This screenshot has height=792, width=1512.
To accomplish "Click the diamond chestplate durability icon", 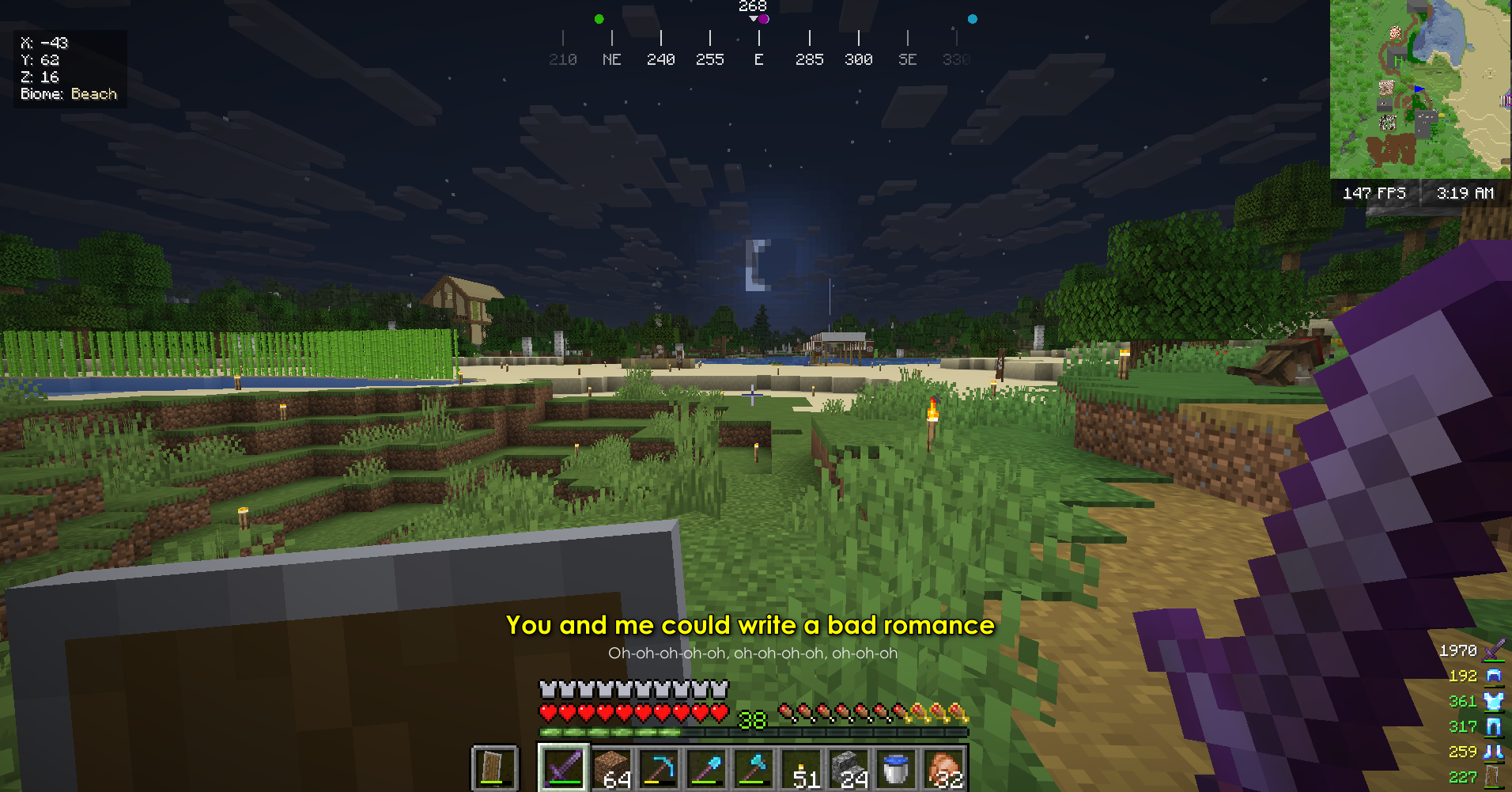I will 1494,701.
